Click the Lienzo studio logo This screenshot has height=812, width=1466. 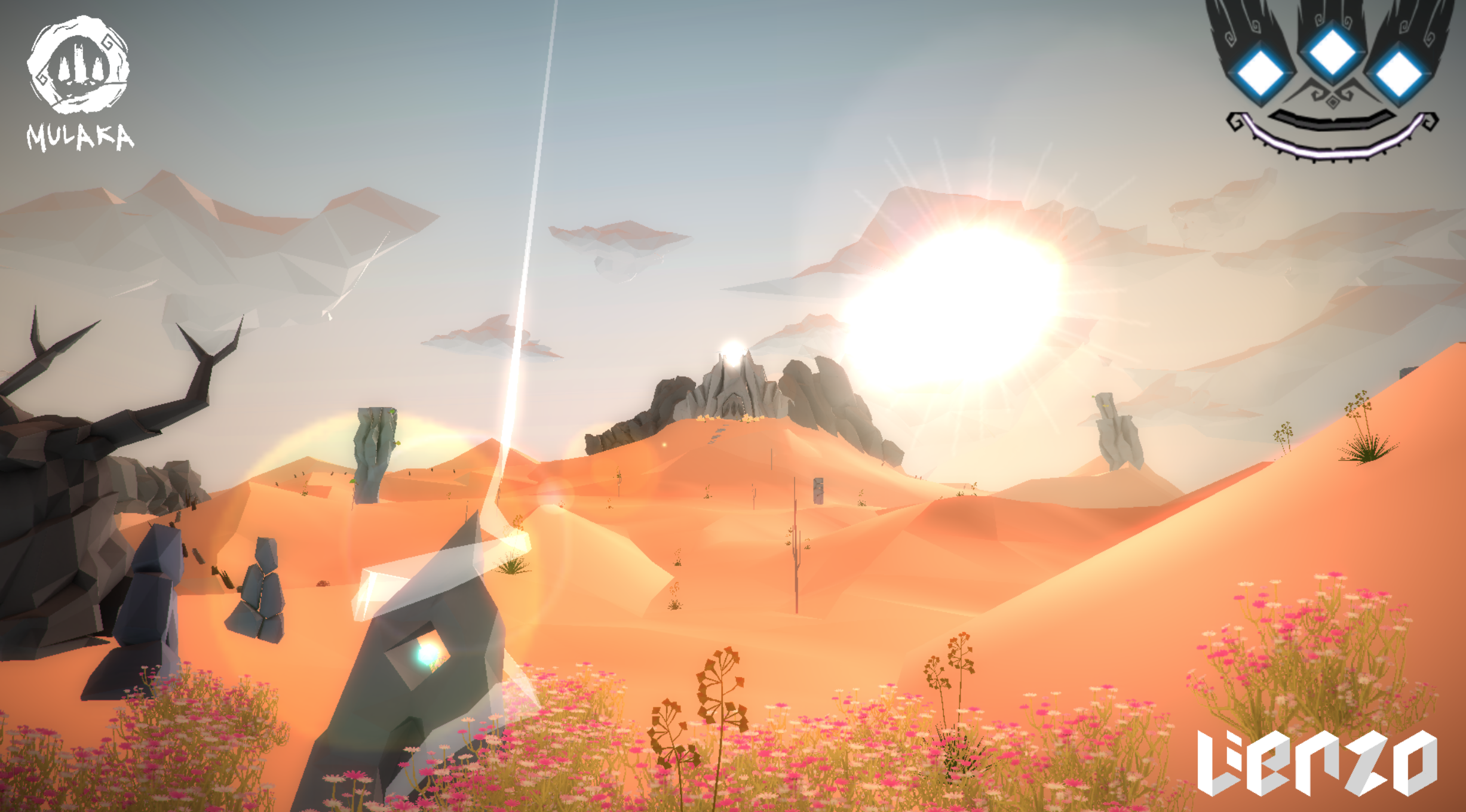click(x=1316, y=762)
